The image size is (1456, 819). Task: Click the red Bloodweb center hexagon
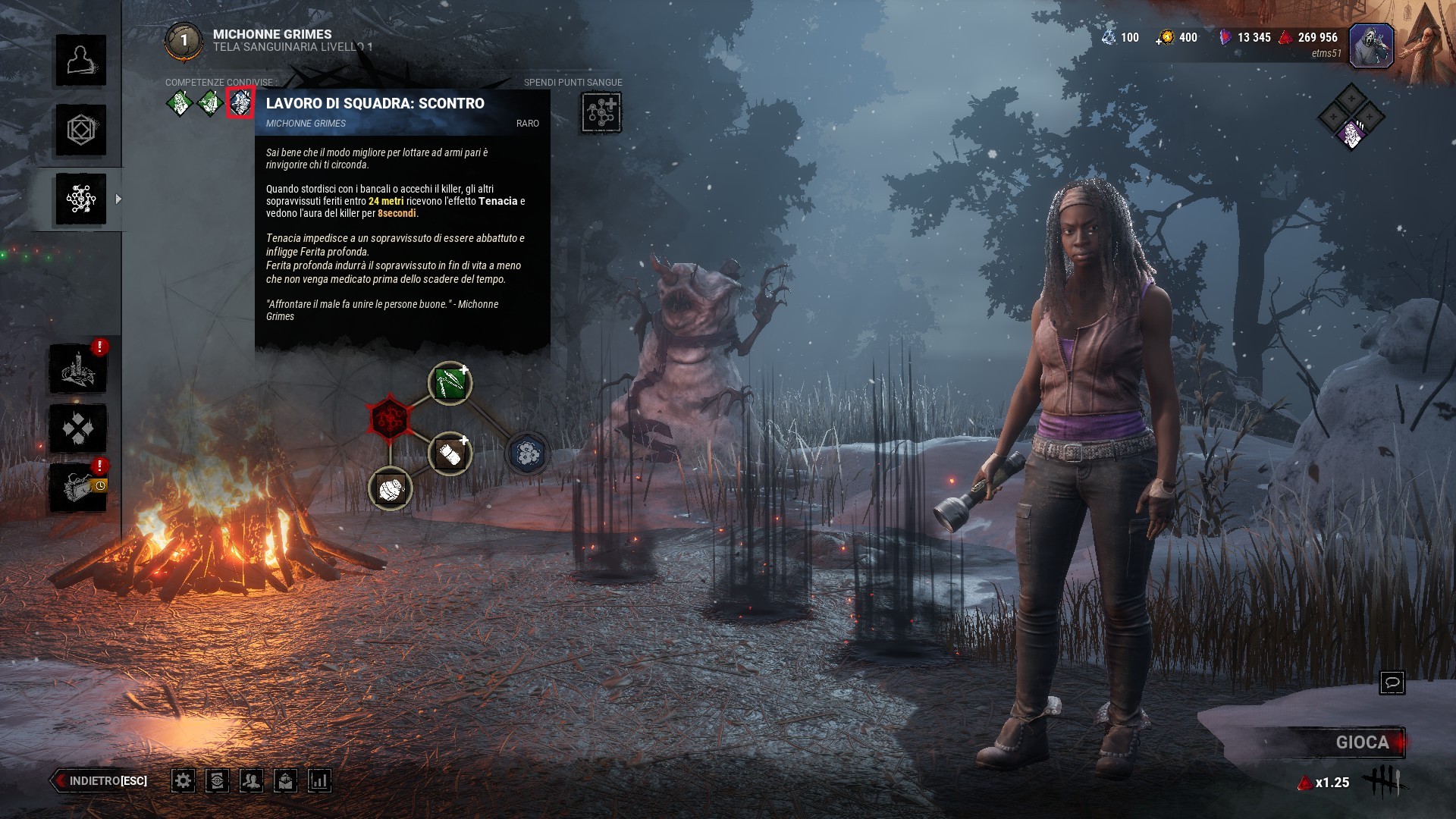pos(390,418)
